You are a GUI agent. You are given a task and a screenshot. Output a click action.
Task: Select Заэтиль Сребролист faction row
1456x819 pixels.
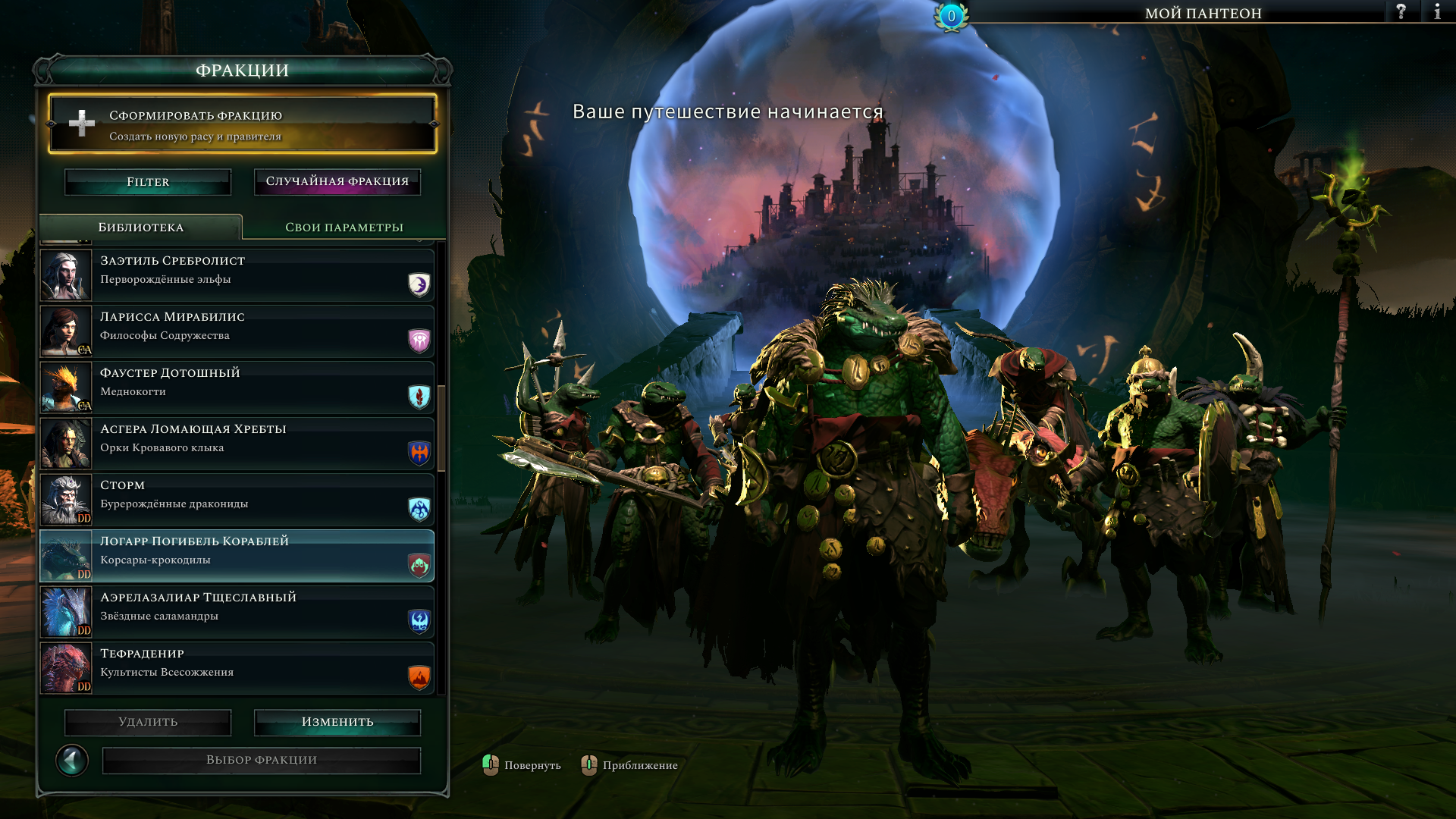click(237, 275)
